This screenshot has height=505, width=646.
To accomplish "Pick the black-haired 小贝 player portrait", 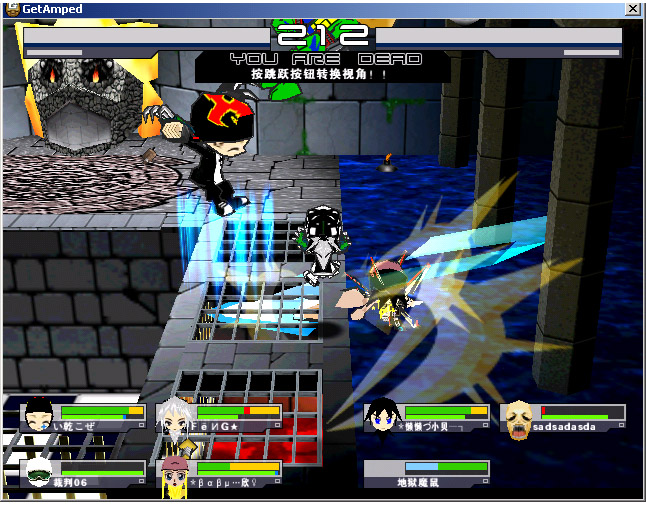I will tap(381, 417).
